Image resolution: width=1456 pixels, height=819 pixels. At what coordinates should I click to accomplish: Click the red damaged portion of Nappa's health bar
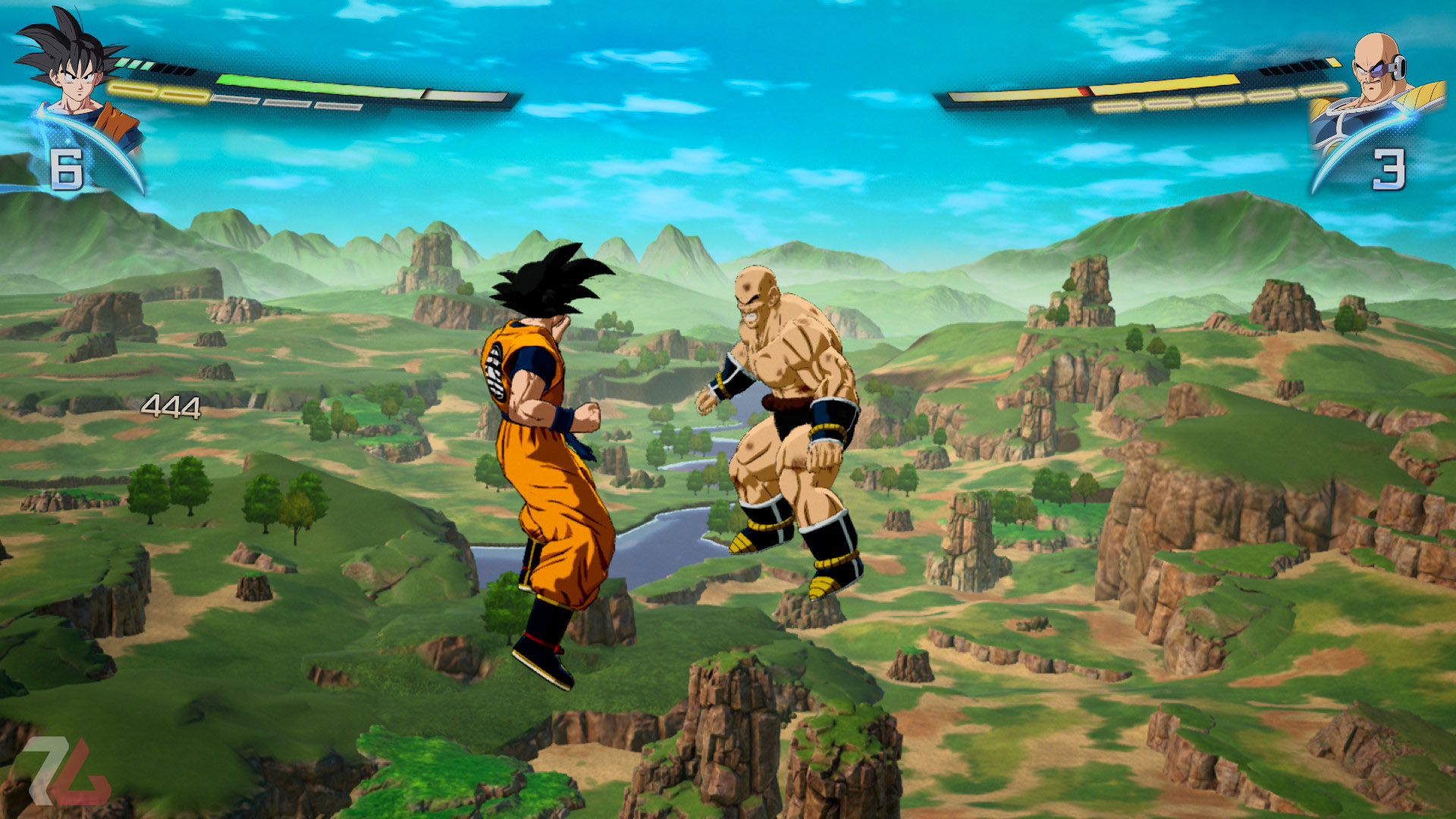tap(1087, 90)
